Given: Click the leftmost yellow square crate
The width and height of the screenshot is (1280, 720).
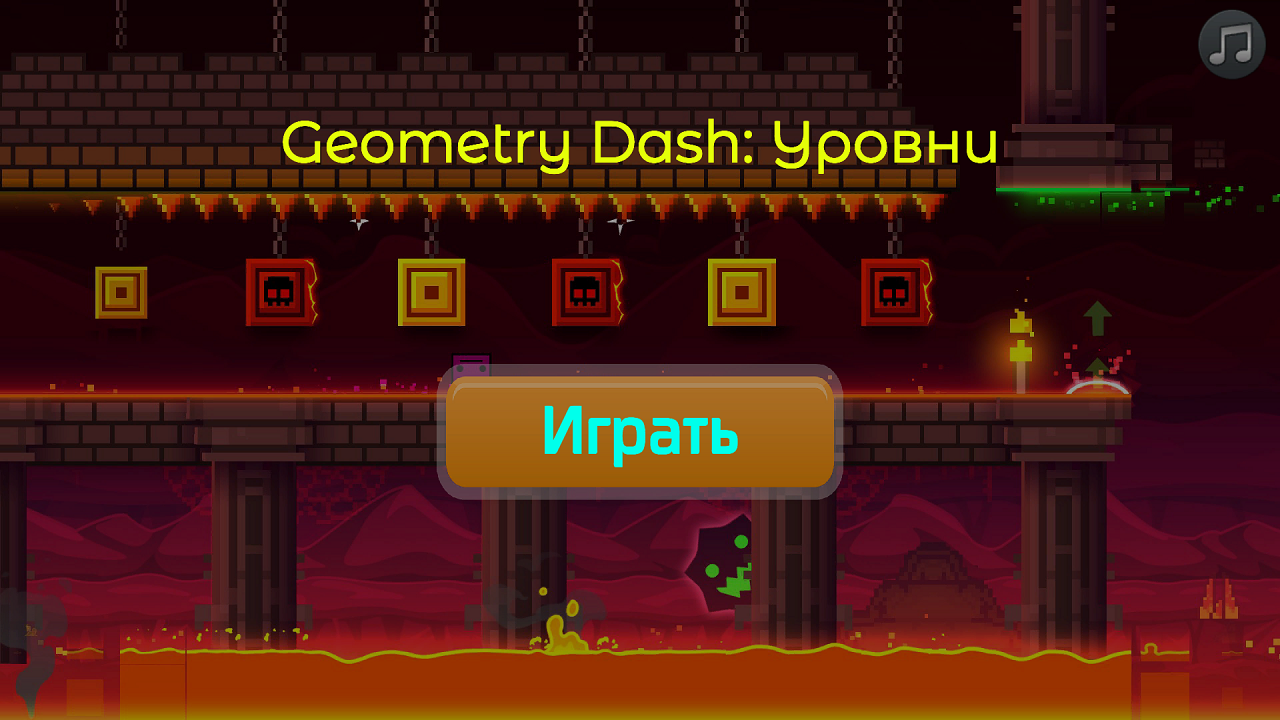Looking at the screenshot, I should (120, 293).
